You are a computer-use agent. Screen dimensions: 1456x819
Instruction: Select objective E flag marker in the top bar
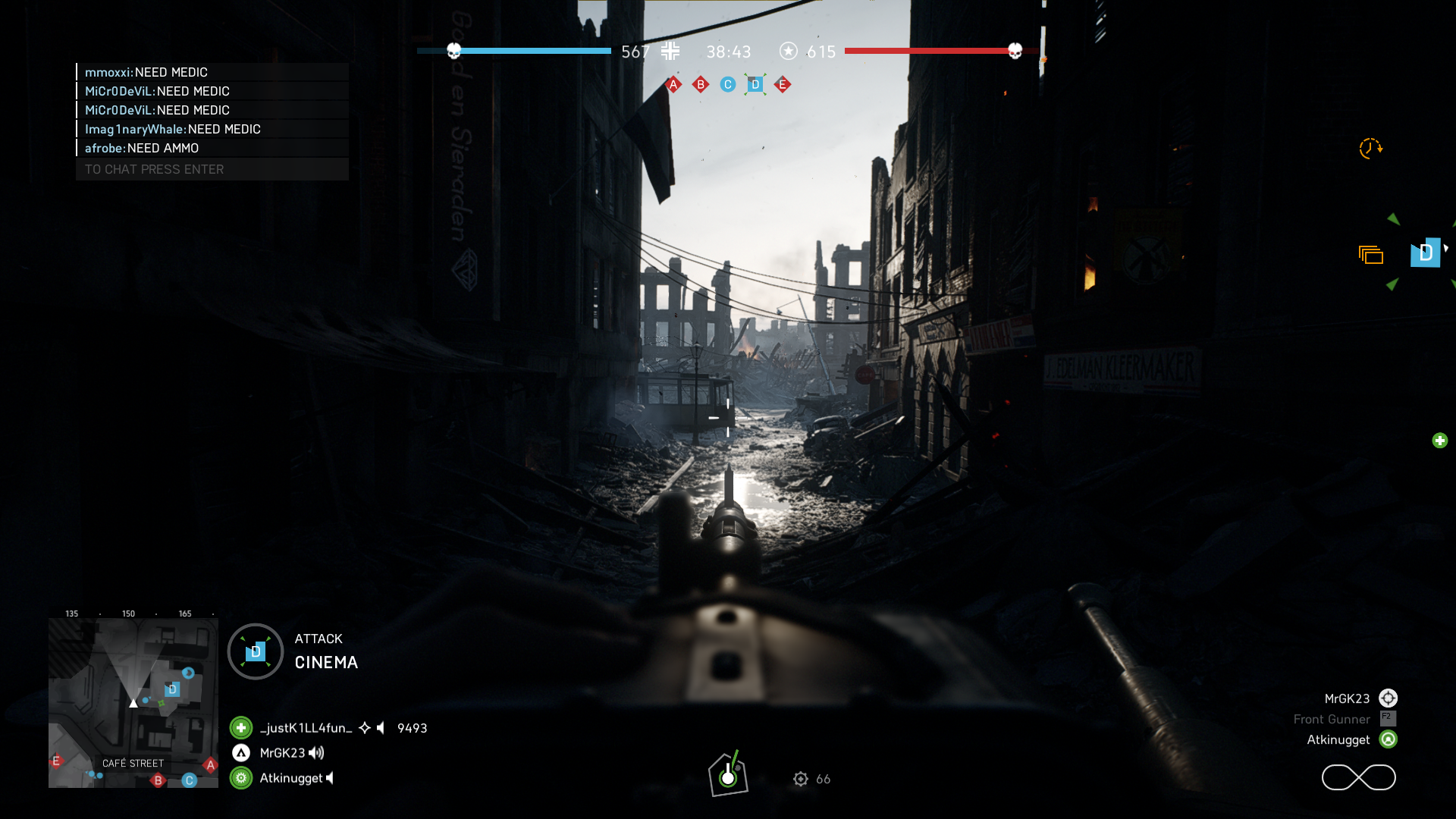point(783,85)
